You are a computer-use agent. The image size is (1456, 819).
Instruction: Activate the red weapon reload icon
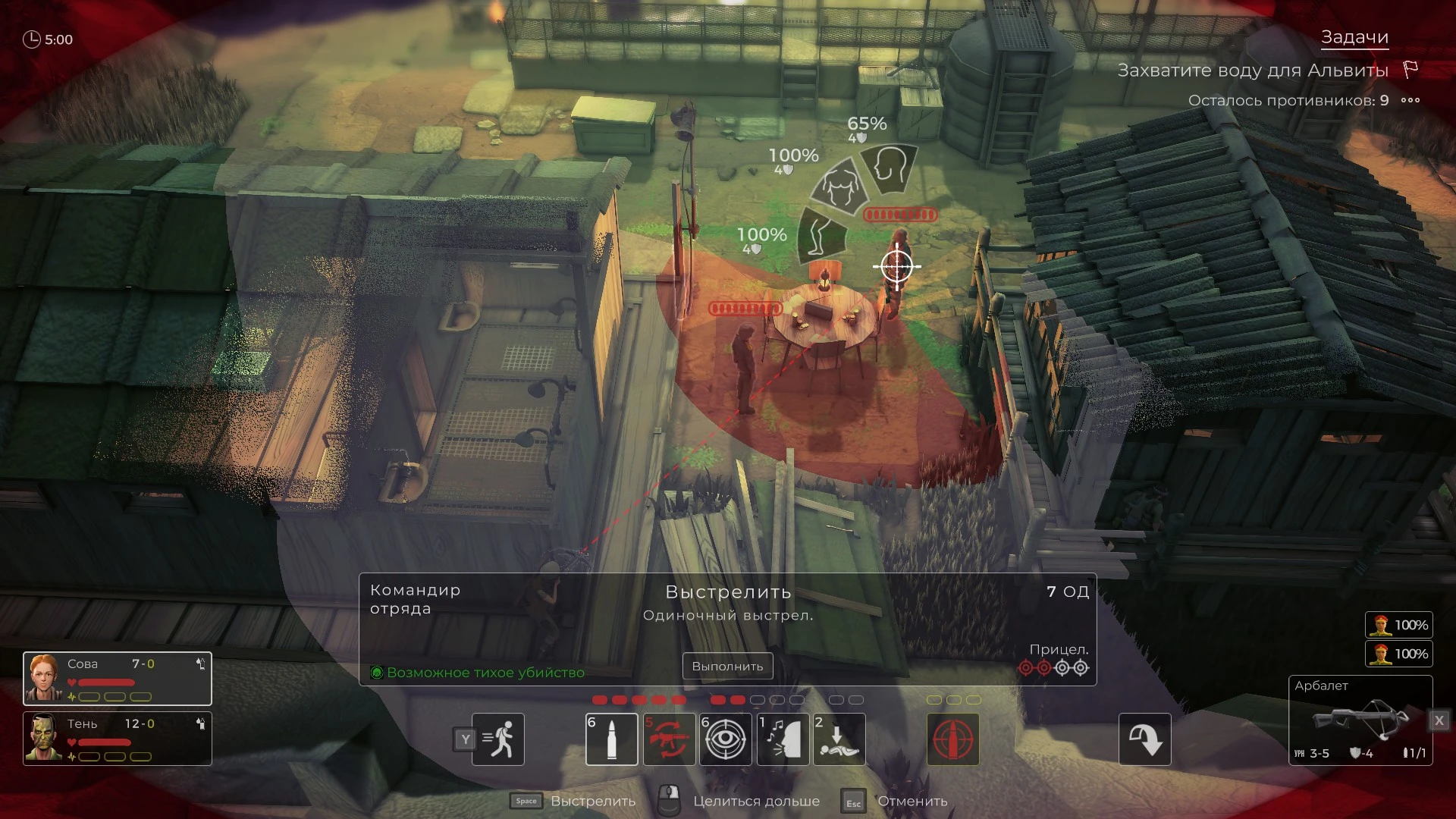coord(669,739)
